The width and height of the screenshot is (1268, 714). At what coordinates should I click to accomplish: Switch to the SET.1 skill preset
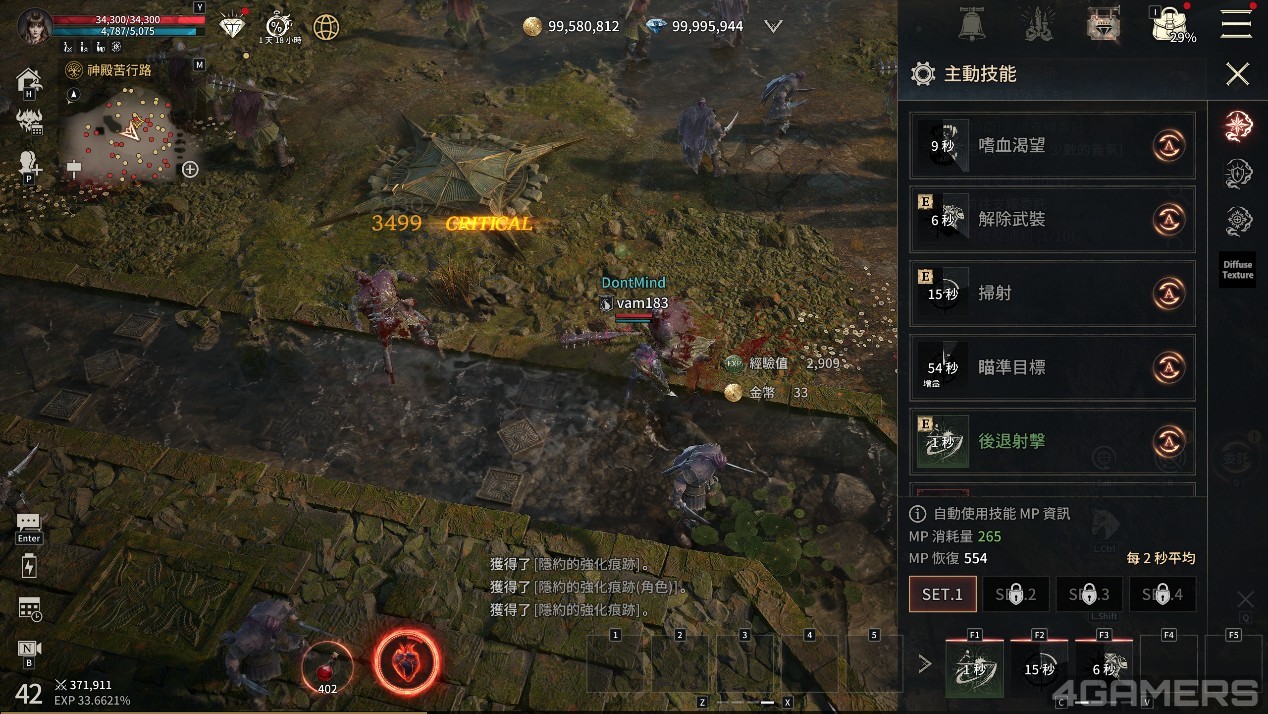click(942, 594)
